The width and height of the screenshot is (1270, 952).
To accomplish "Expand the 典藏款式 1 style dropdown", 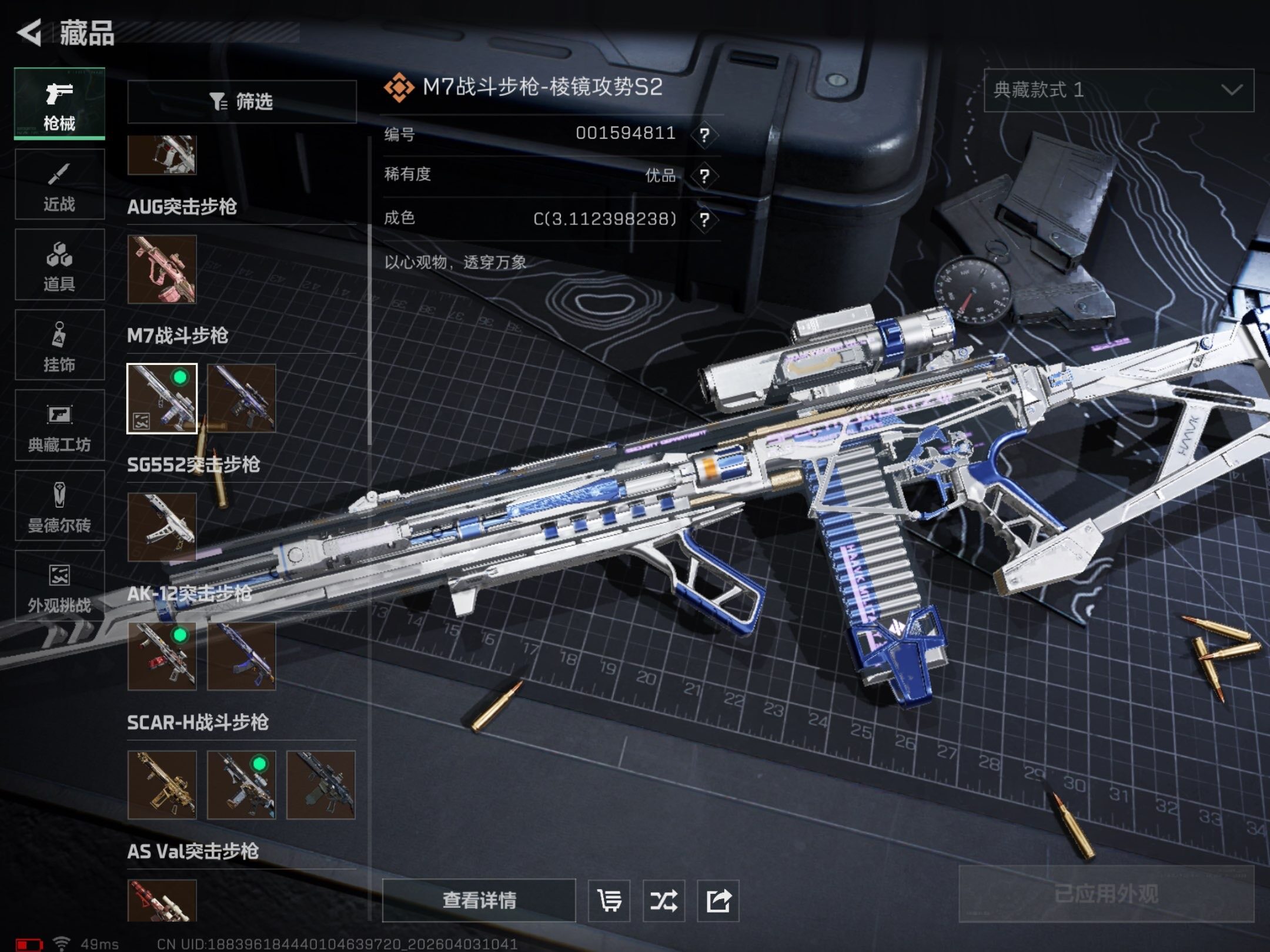I will point(1118,90).
